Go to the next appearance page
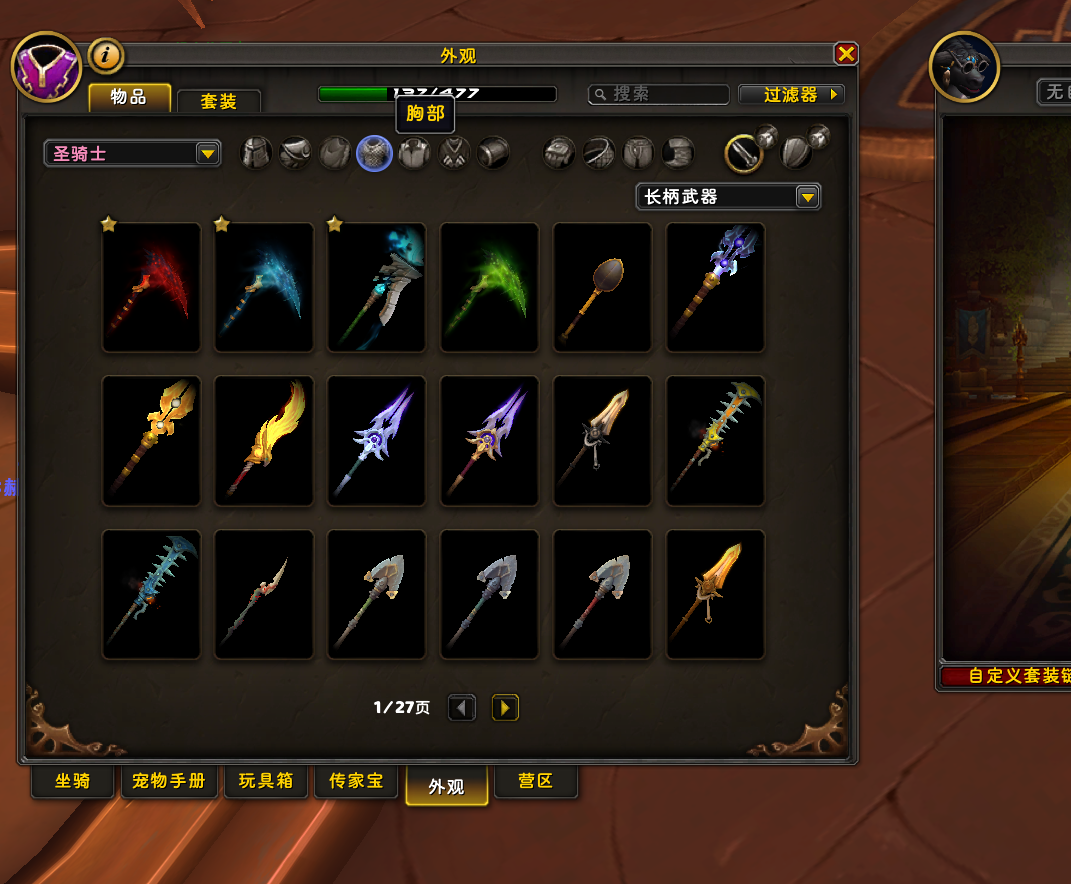 point(505,708)
